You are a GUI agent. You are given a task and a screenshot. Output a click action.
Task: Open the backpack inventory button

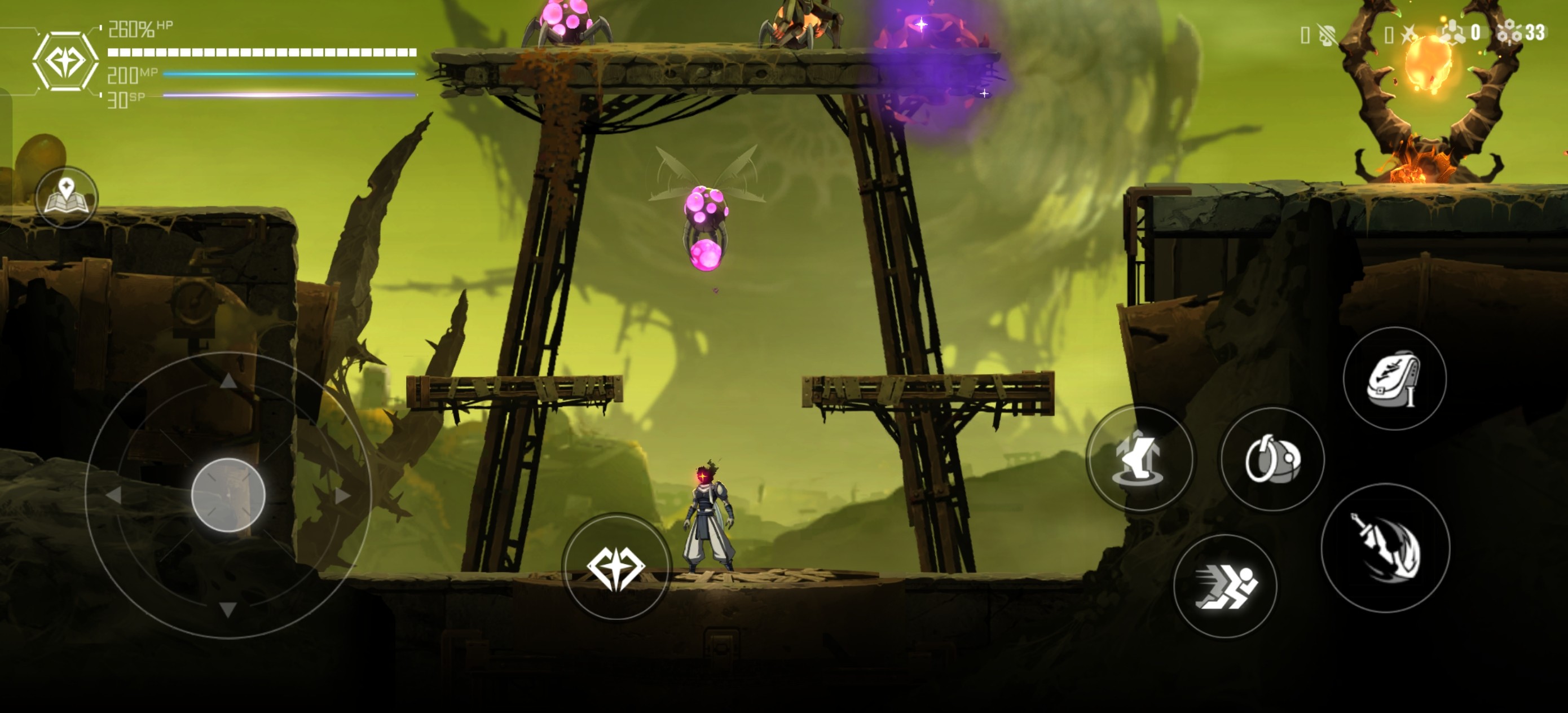[x=1394, y=378]
